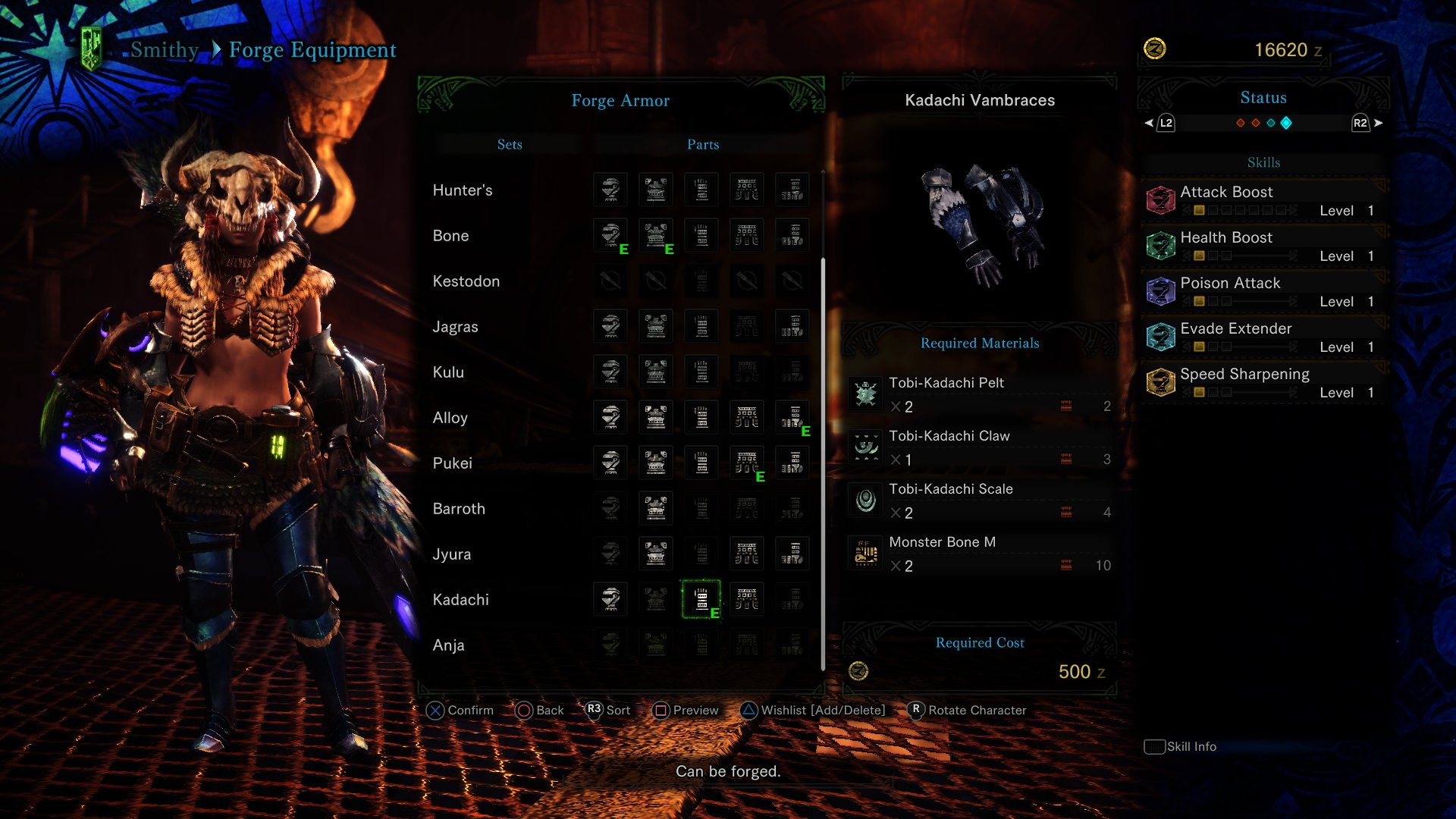Screen dimensions: 1456x819
Task: Select the Jyura armor set row
Action: 452,554
